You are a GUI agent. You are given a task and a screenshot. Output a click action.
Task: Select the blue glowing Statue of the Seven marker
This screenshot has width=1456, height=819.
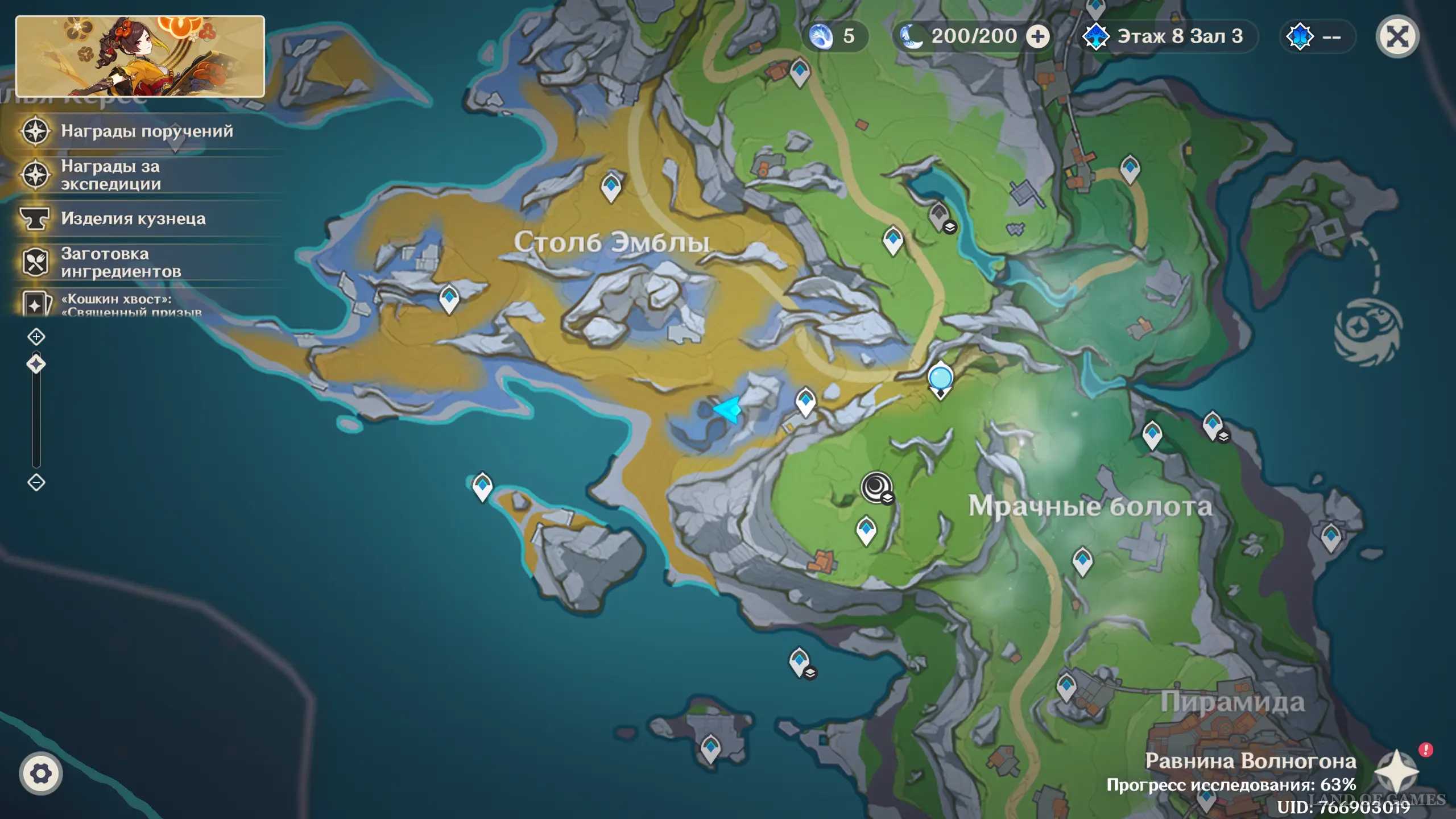[940, 379]
